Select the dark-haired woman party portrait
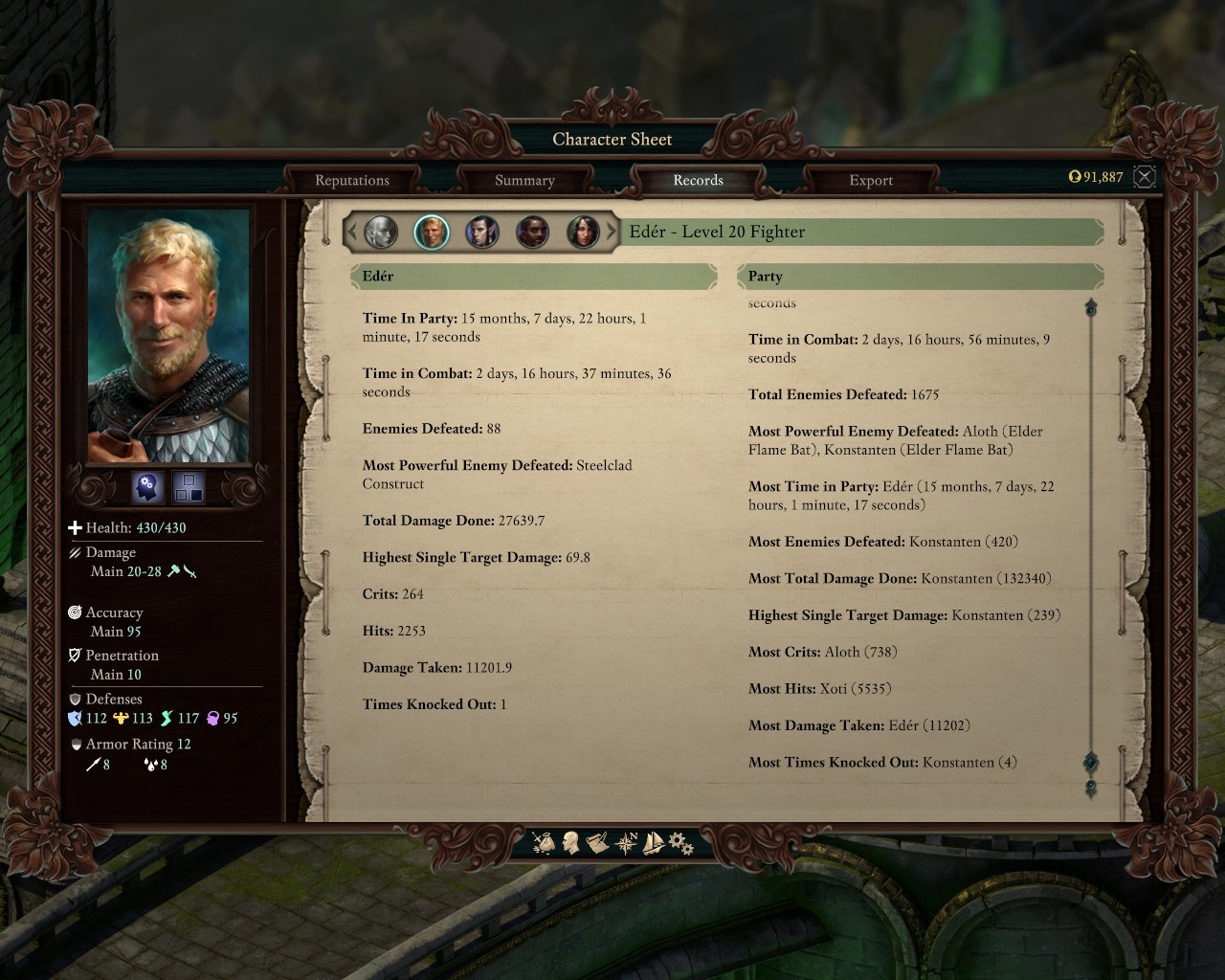The image size is (1225, 980). pyautogui.click(x=583, y=232)
